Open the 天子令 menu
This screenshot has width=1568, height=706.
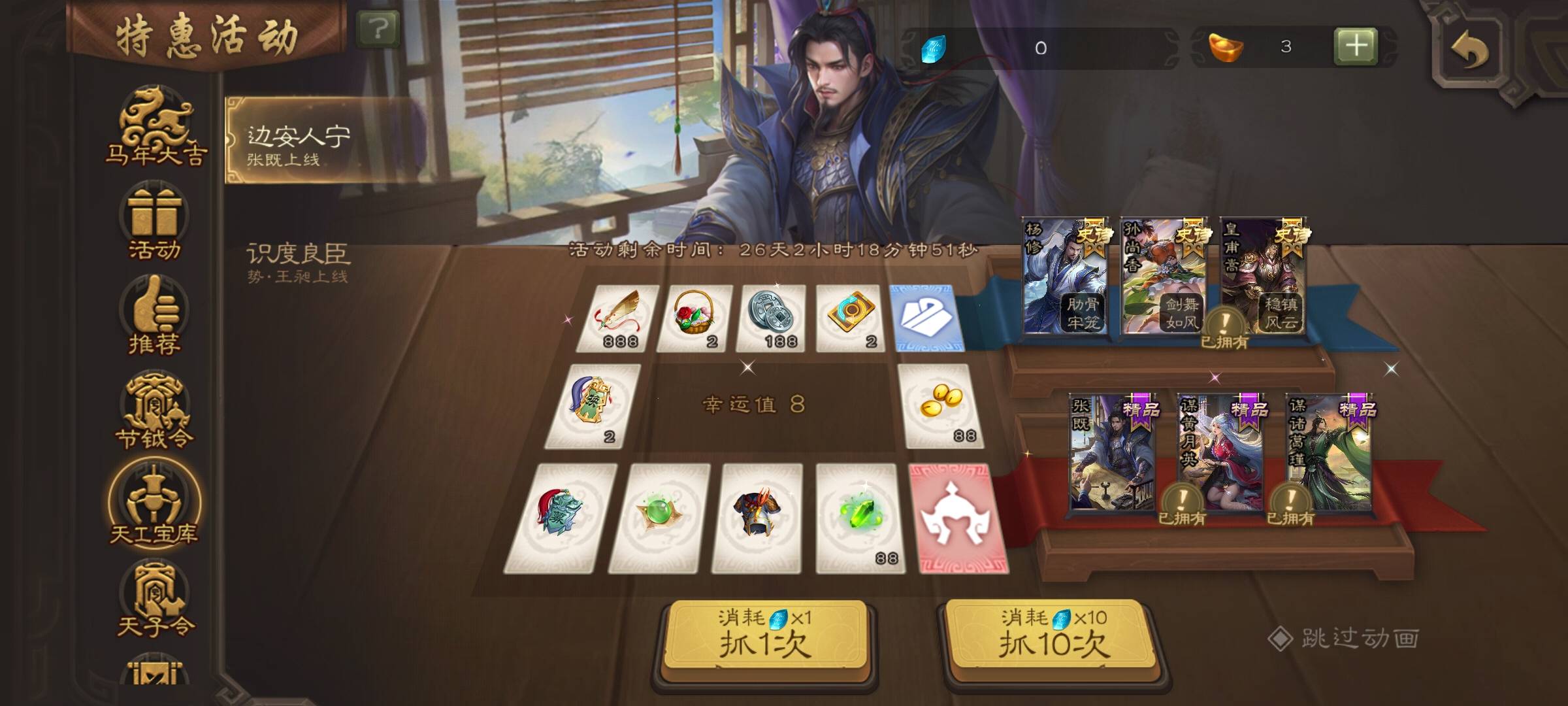point(155,598)
